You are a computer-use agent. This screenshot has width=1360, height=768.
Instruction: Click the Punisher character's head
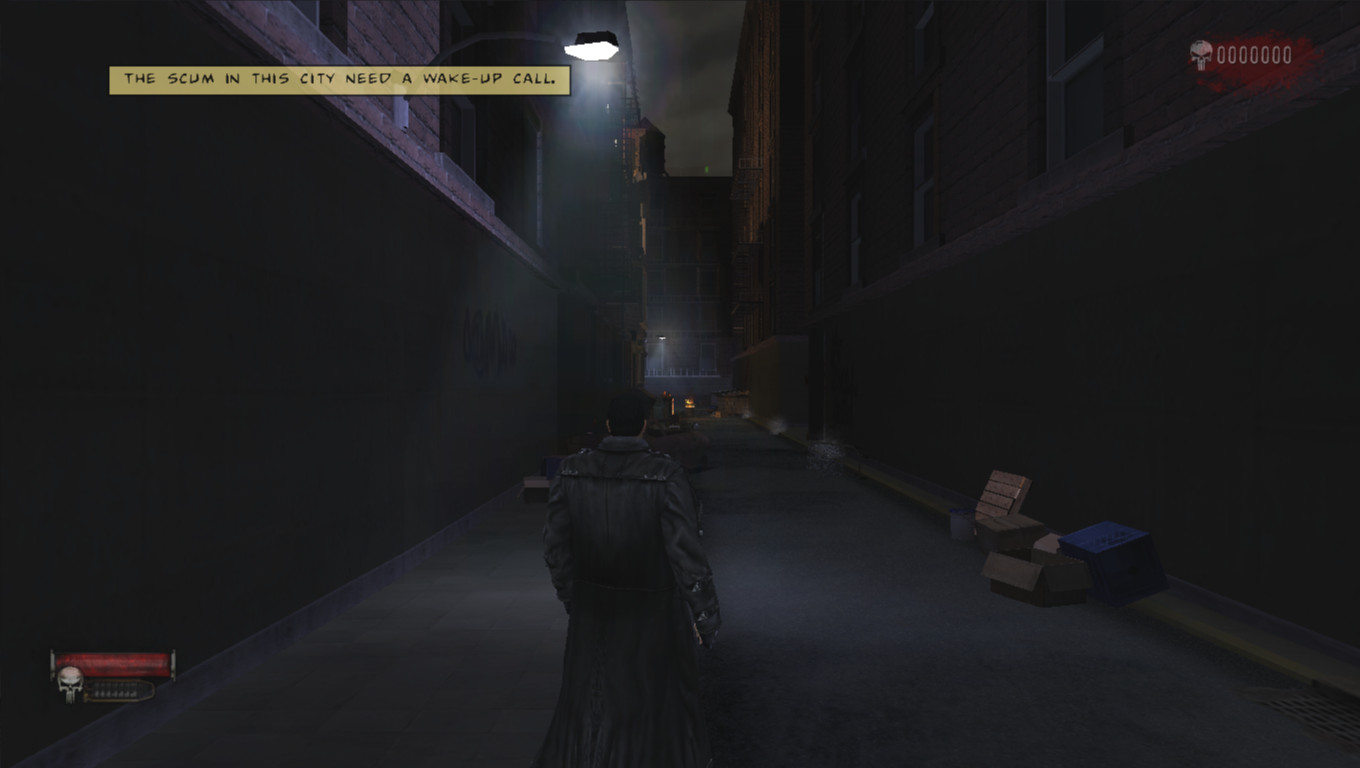pyautogui.click(x=628, y=413)
